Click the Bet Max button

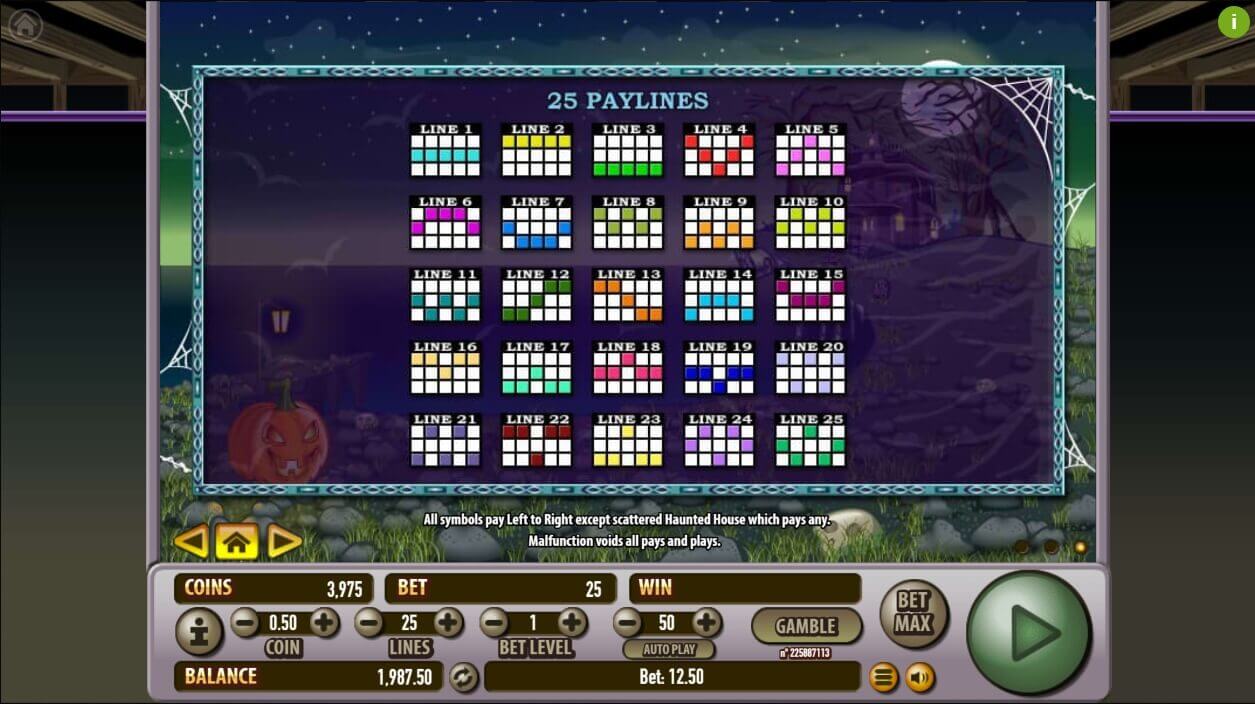pyautogui.click(x=913, y=613)
